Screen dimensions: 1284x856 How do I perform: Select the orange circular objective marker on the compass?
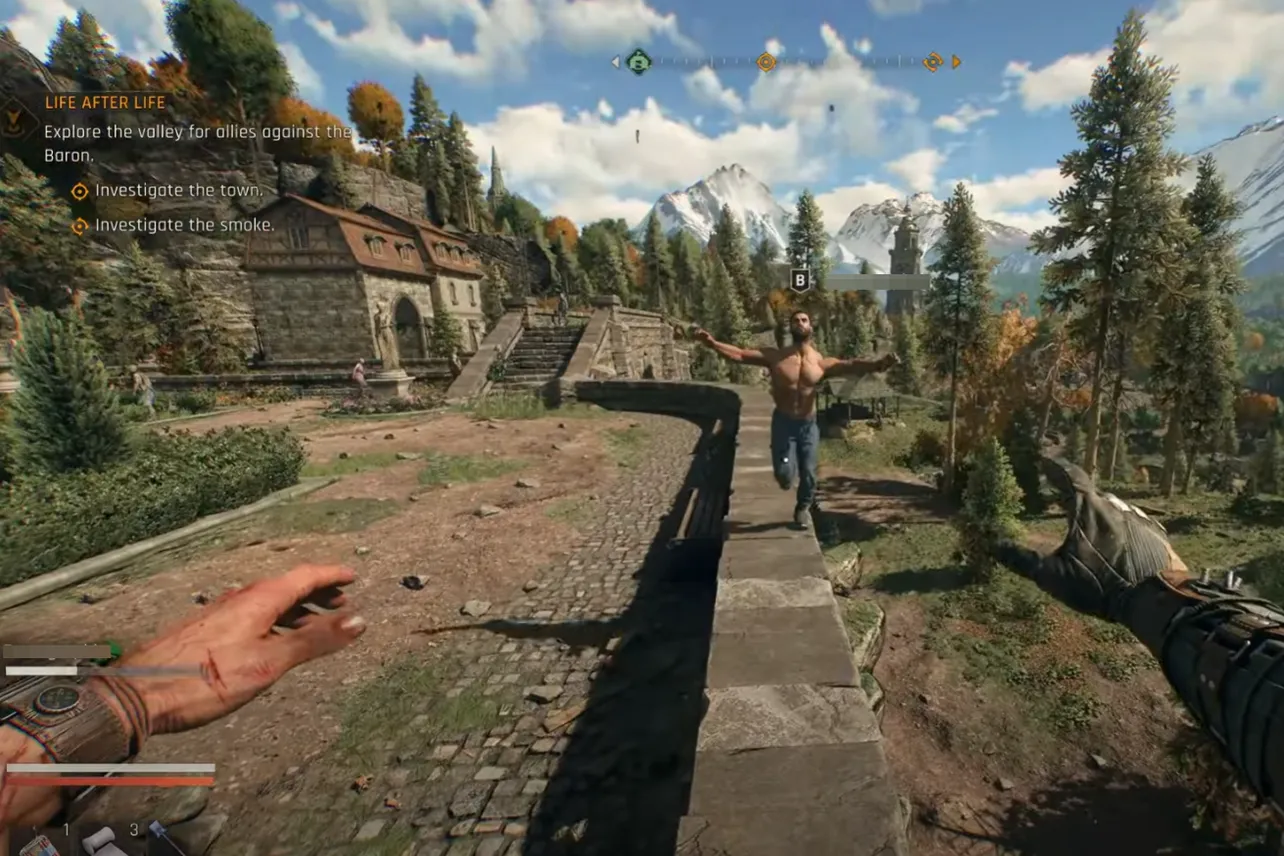click(767, 61)
